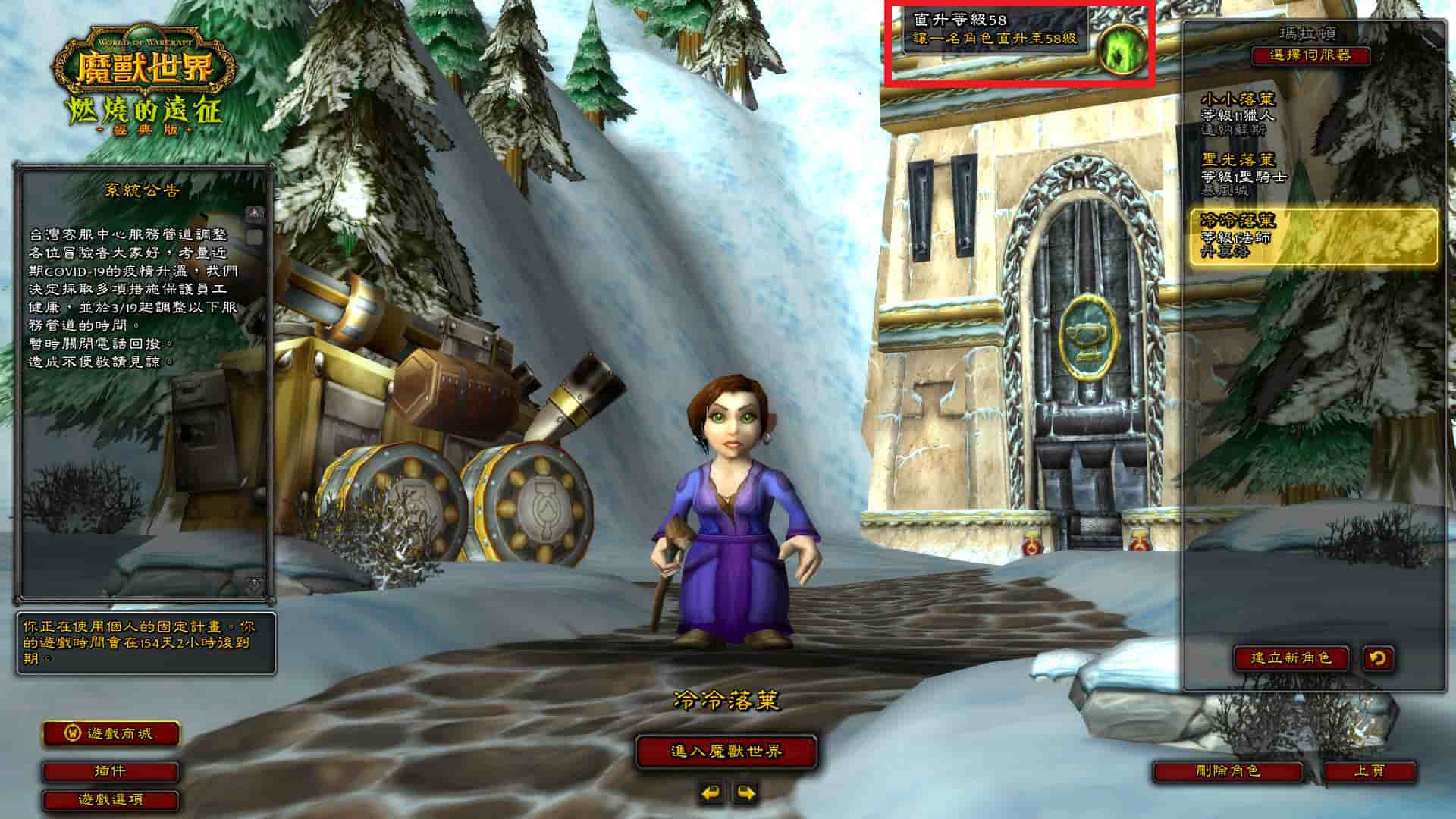This screenshot has width=1456, height=819.
Task: Go back with the 上頁 button
Action: pos(1369,771)
